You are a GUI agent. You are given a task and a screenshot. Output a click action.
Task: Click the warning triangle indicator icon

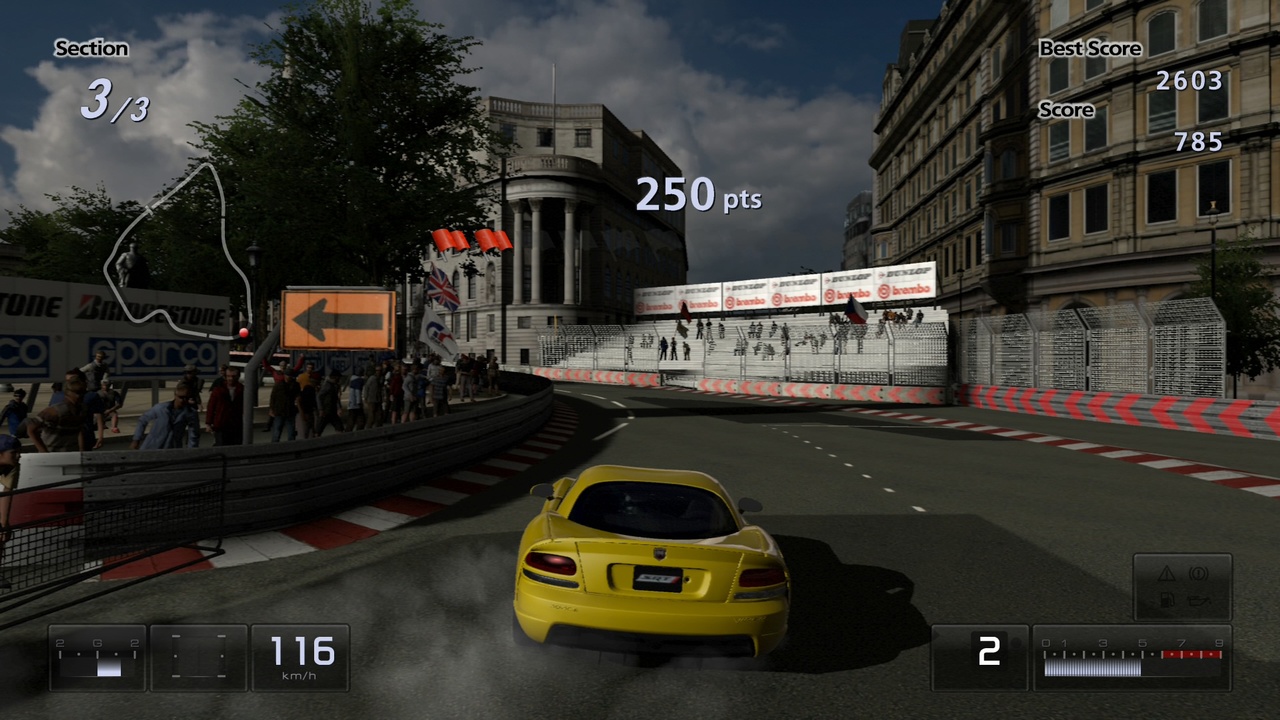1166,573
